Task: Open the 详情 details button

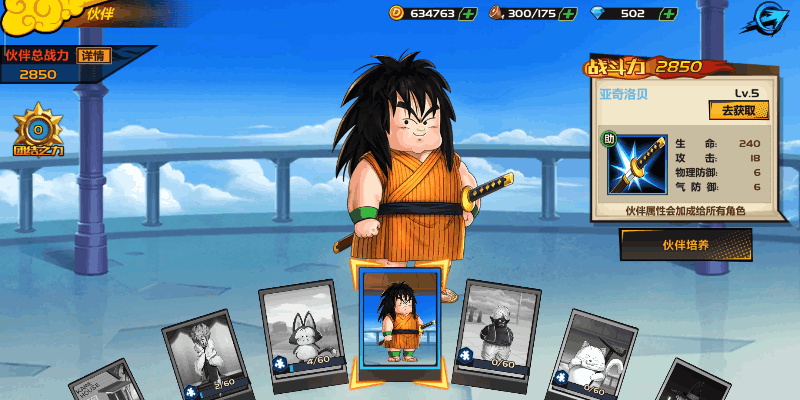Action: point(96,55)
